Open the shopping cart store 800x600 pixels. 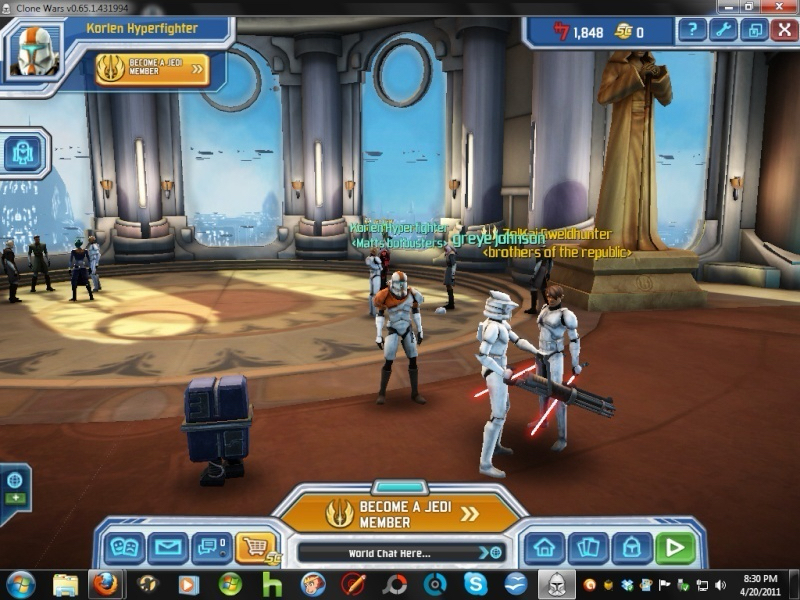[x=256, y=547]
